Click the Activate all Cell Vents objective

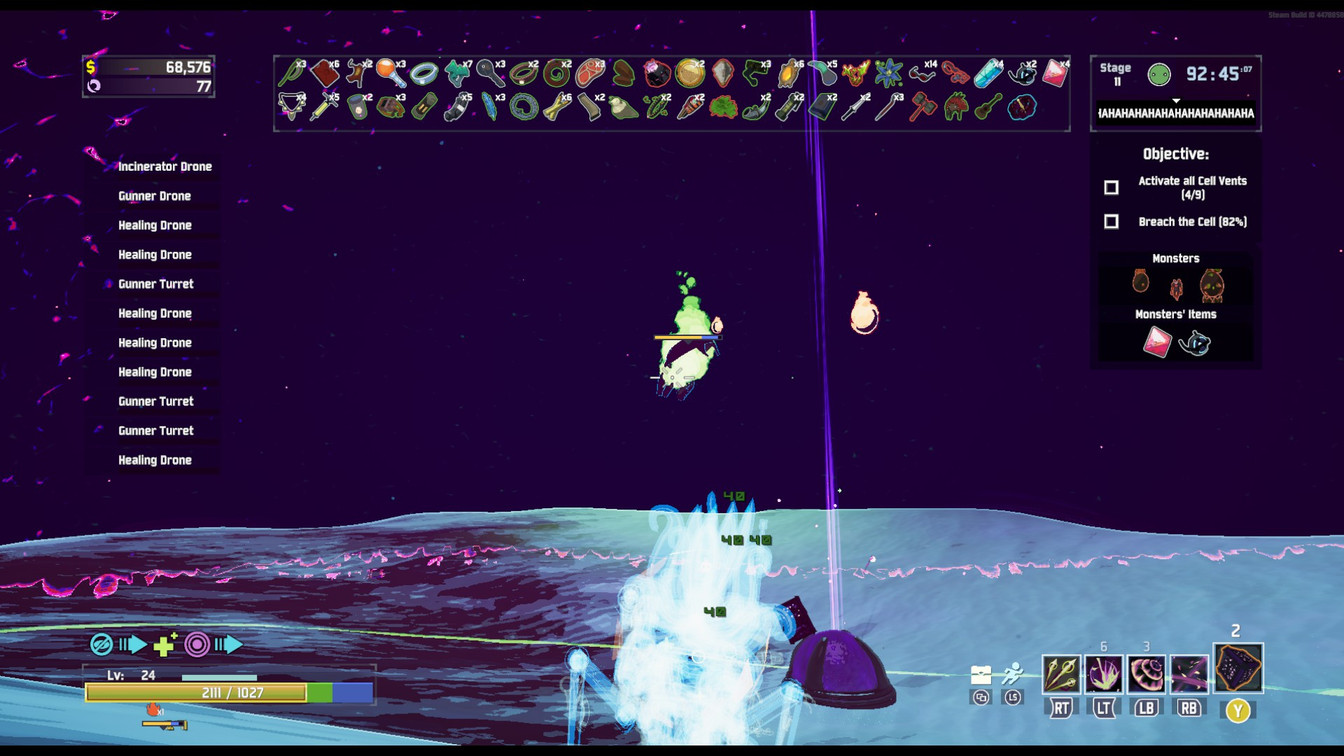(x=1192, y=188)
